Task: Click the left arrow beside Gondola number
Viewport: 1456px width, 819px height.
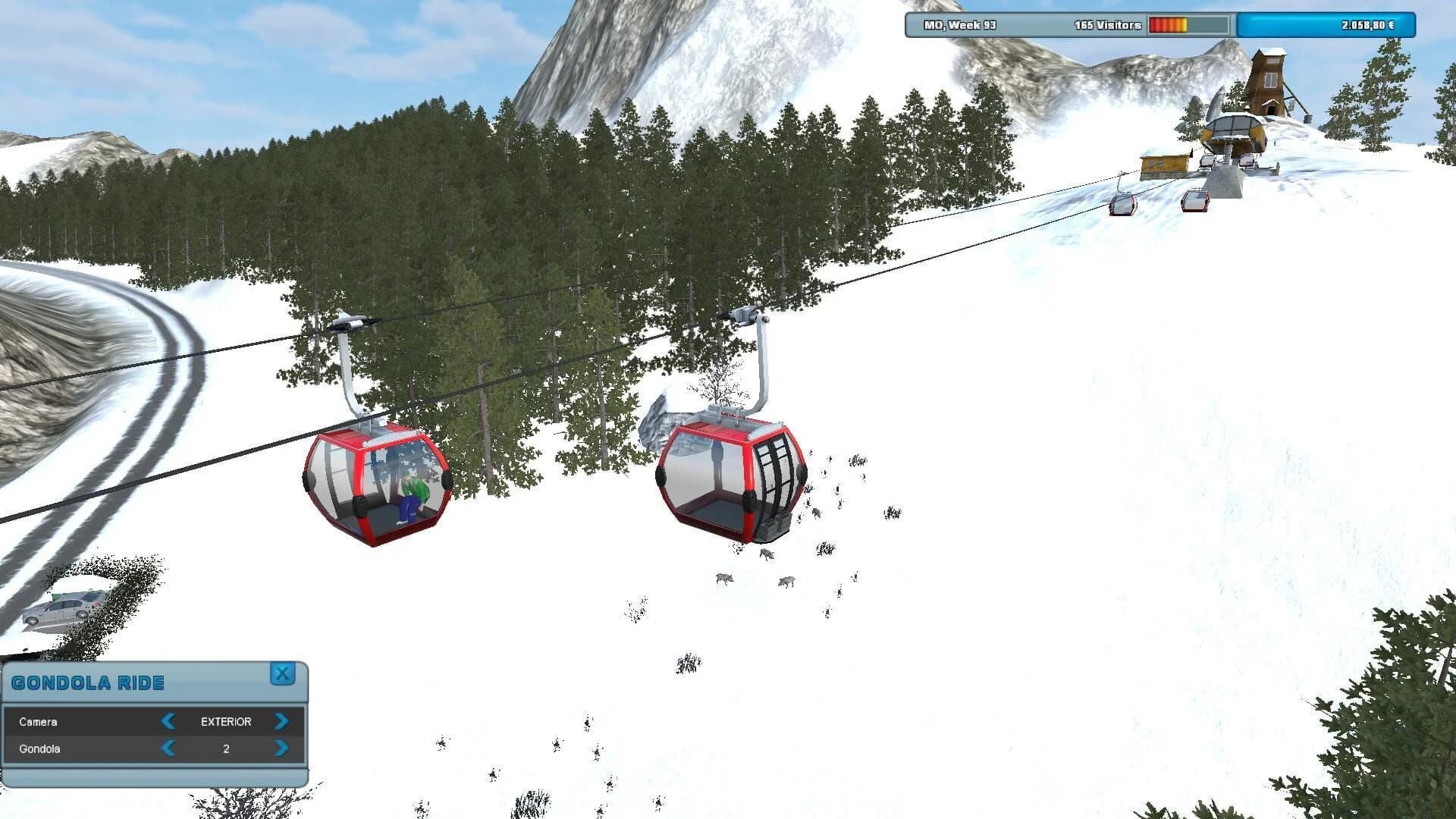Action: (168, 748)
